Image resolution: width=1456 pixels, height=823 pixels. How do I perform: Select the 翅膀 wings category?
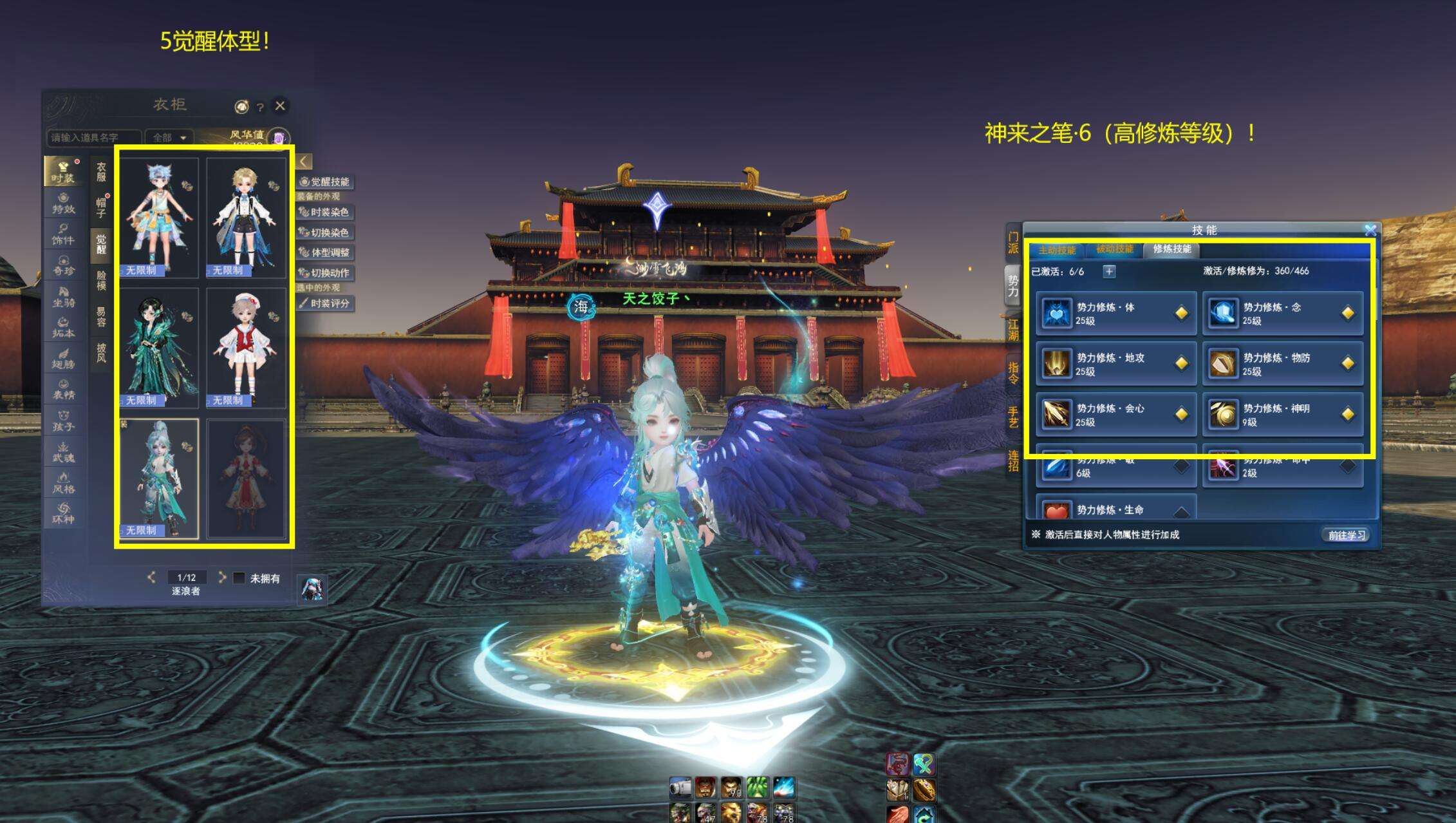[63, 358]
